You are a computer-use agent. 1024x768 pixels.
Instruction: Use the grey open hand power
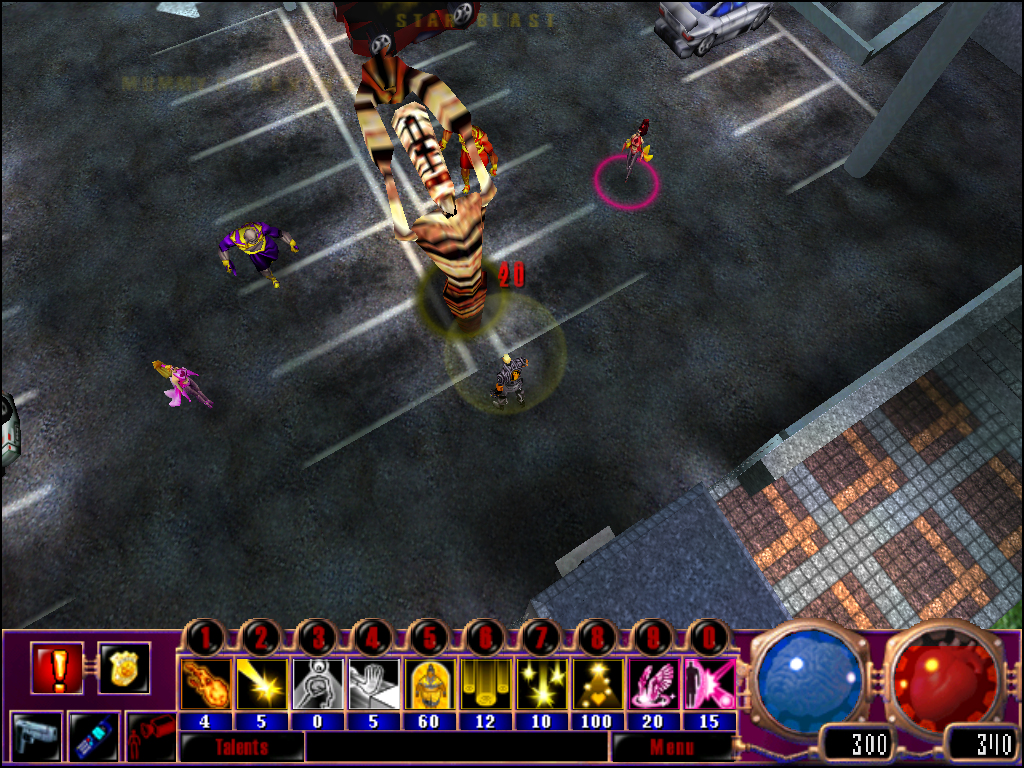click(x=373, y=684)
